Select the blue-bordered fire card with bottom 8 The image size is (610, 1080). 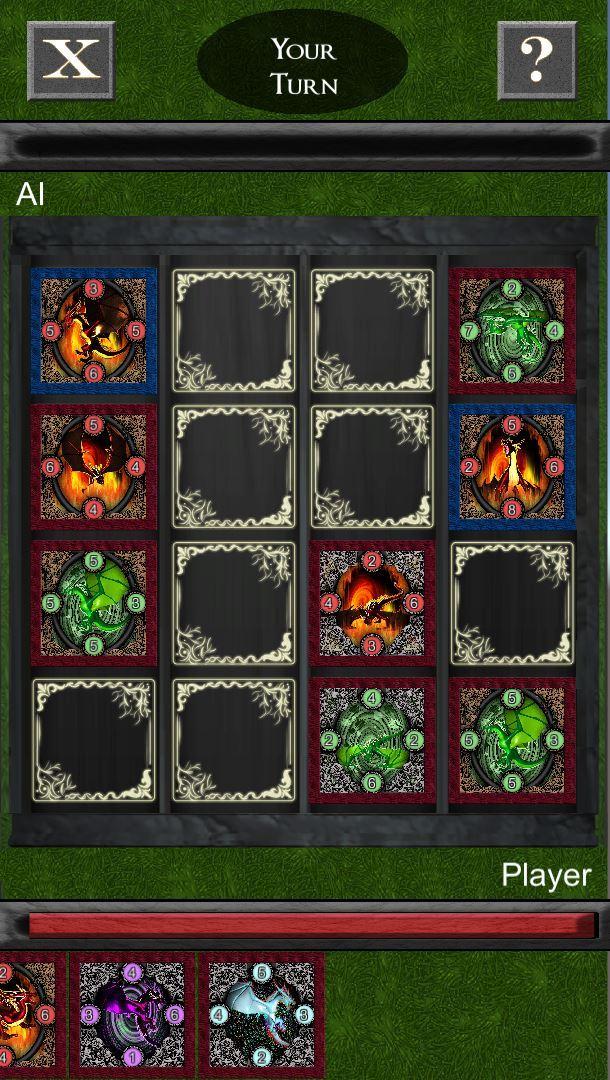point(512,467)
